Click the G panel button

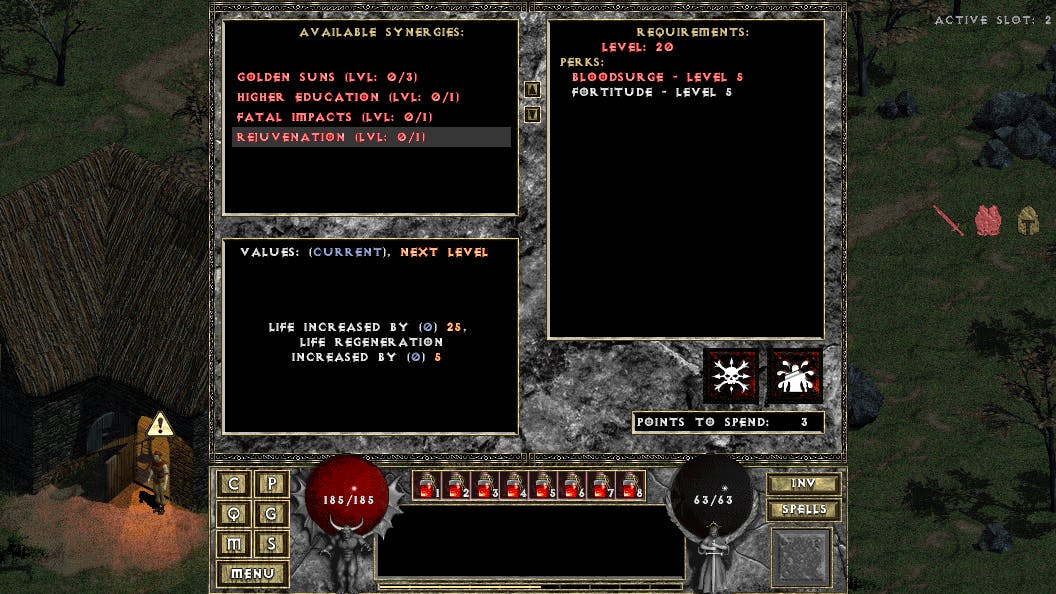tap(271, 514)
